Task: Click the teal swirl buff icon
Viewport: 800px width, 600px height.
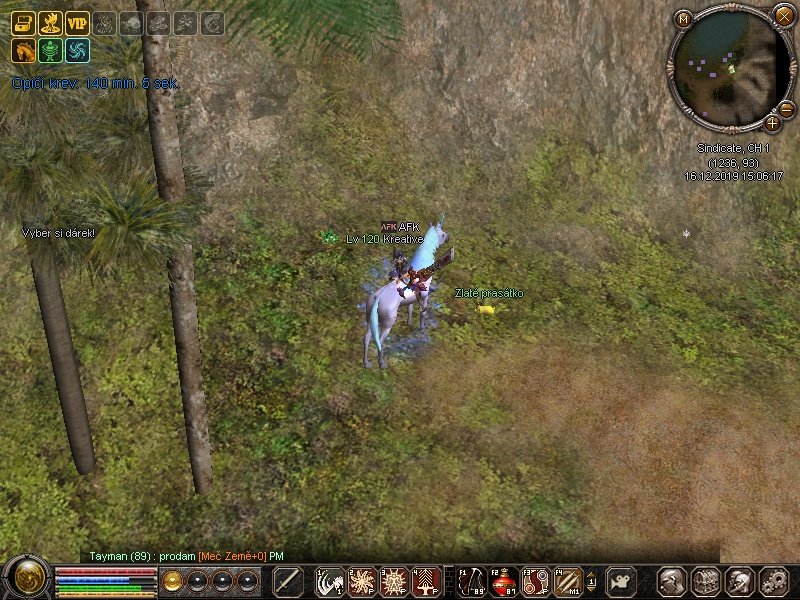Action: [x=77, y=50]
